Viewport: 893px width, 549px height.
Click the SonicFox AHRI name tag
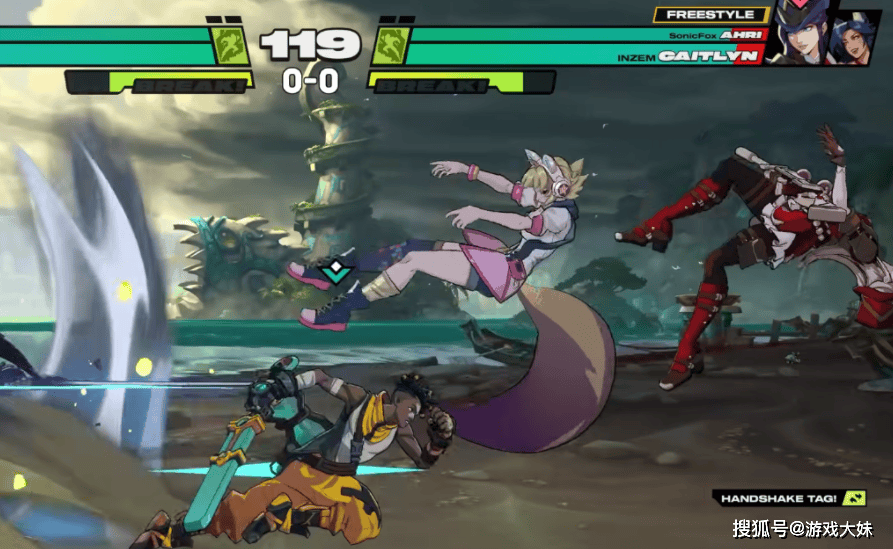[x=716, y=35]
